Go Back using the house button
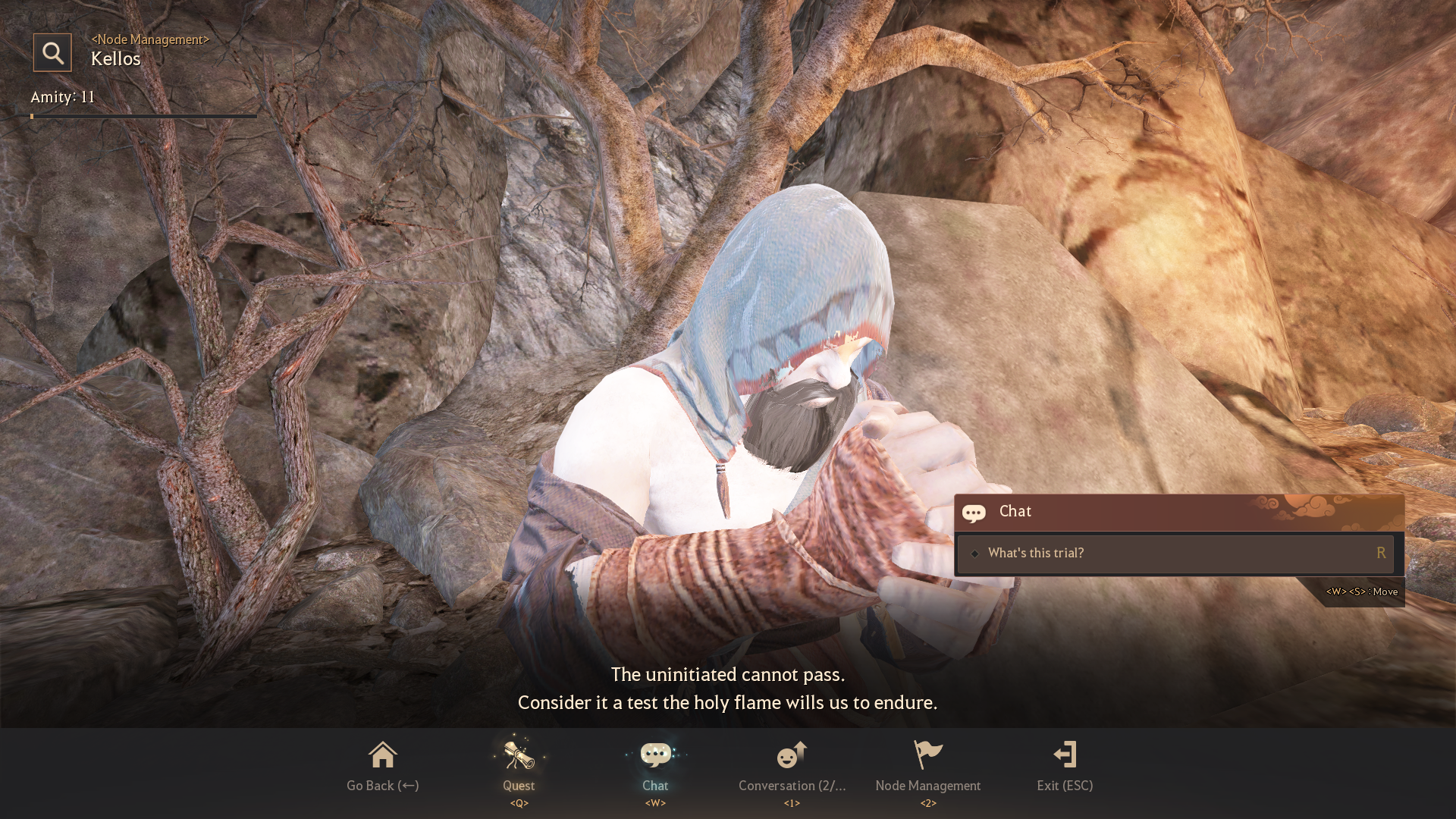 click(x=382, y=764)
